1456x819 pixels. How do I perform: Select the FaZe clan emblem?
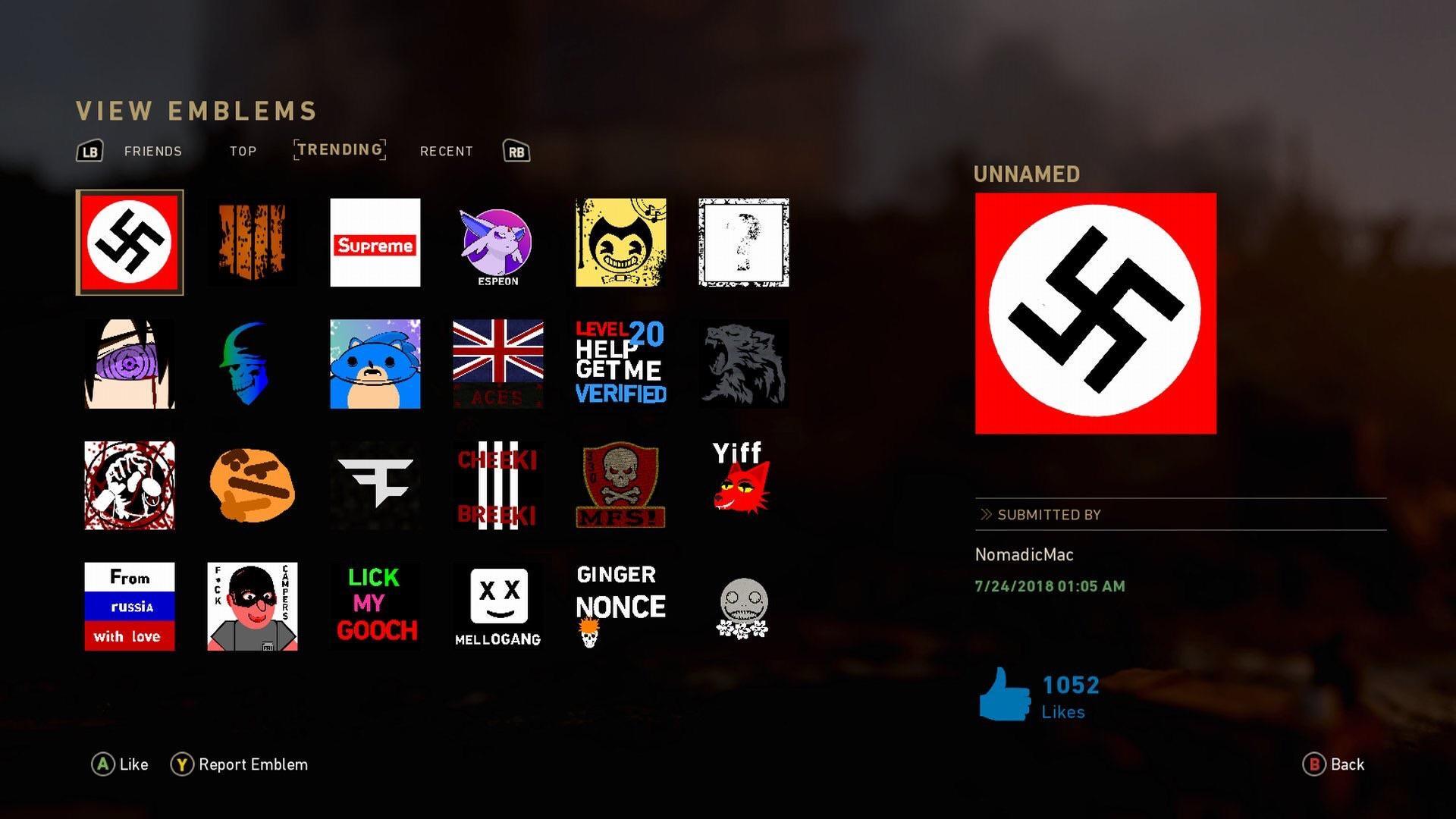(375, 485)
